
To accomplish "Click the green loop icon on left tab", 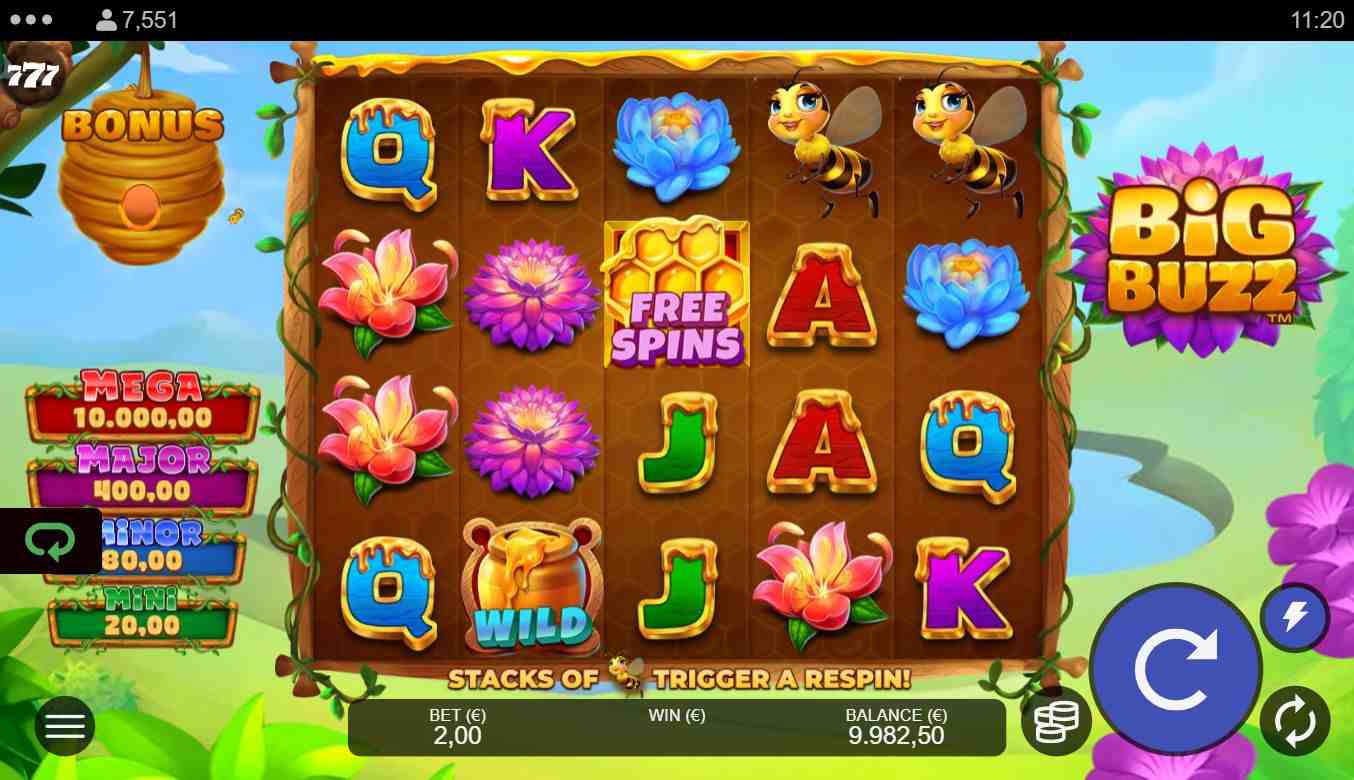I will tap(50, 542).
